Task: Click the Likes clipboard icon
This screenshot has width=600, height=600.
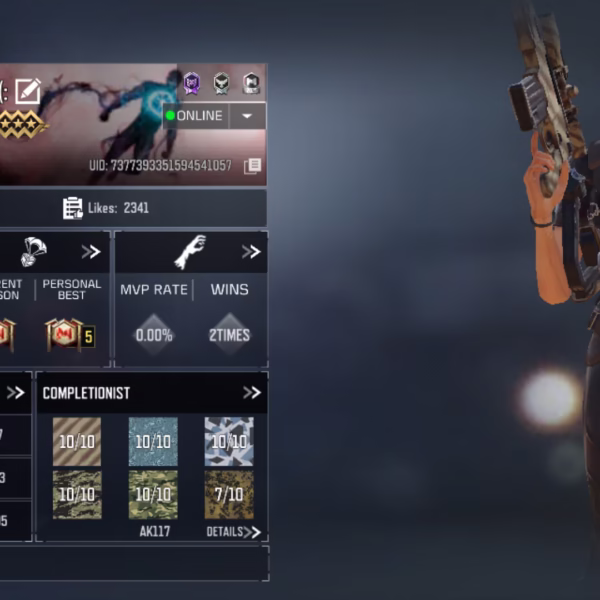Action: (x=73, y=208)
